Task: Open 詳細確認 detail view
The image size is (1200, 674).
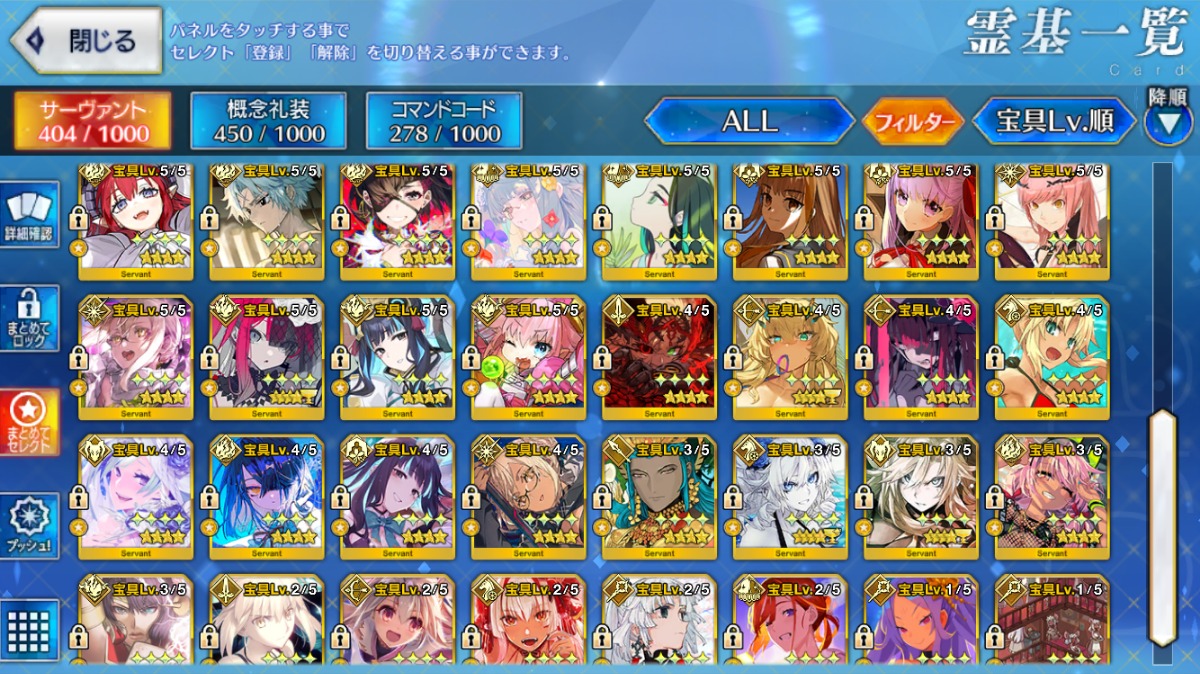Action: pyautogui.click(x=30, y=216)
